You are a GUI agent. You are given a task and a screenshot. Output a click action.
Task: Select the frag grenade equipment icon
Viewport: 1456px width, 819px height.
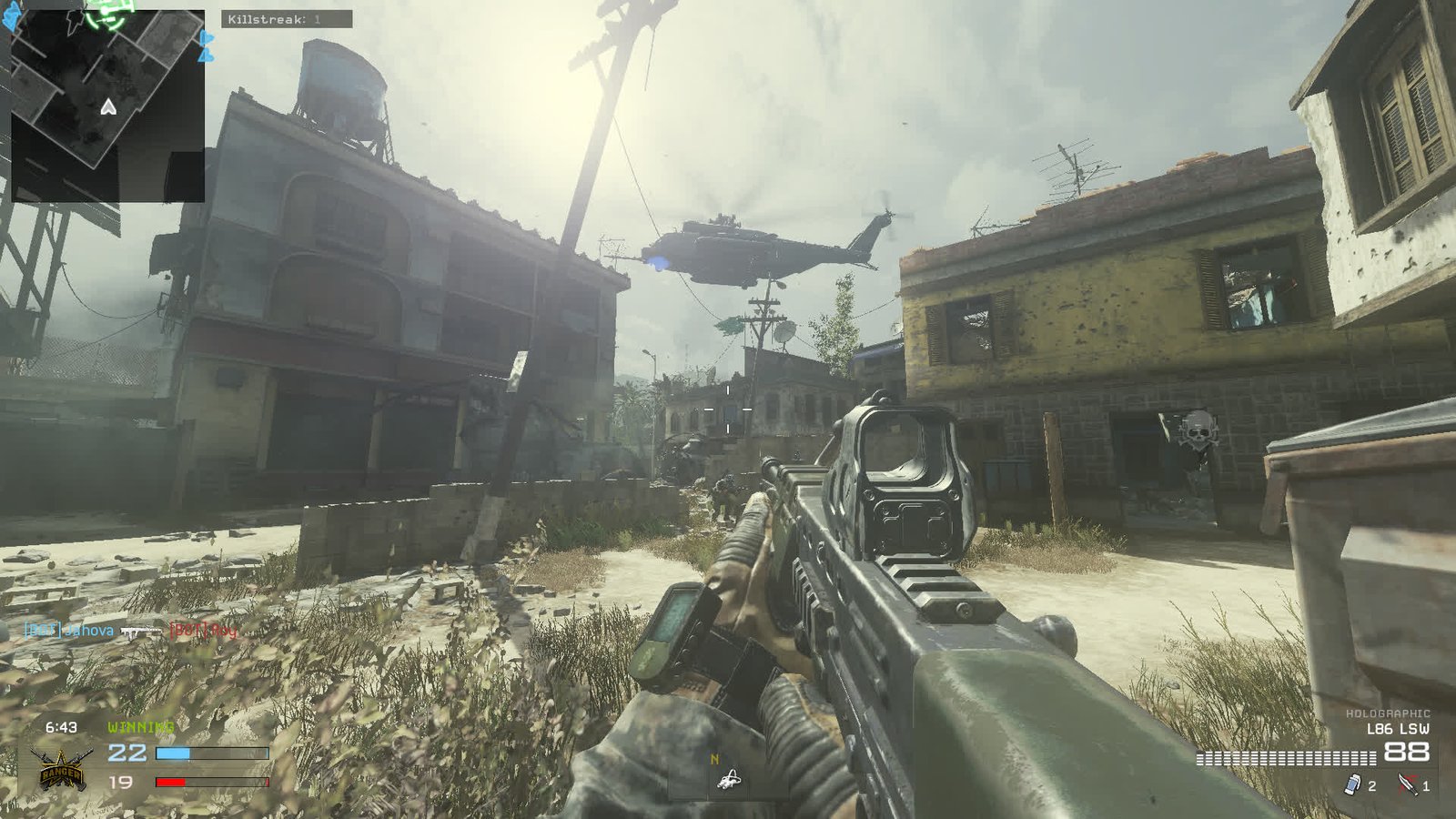(x=1351, y=783)
